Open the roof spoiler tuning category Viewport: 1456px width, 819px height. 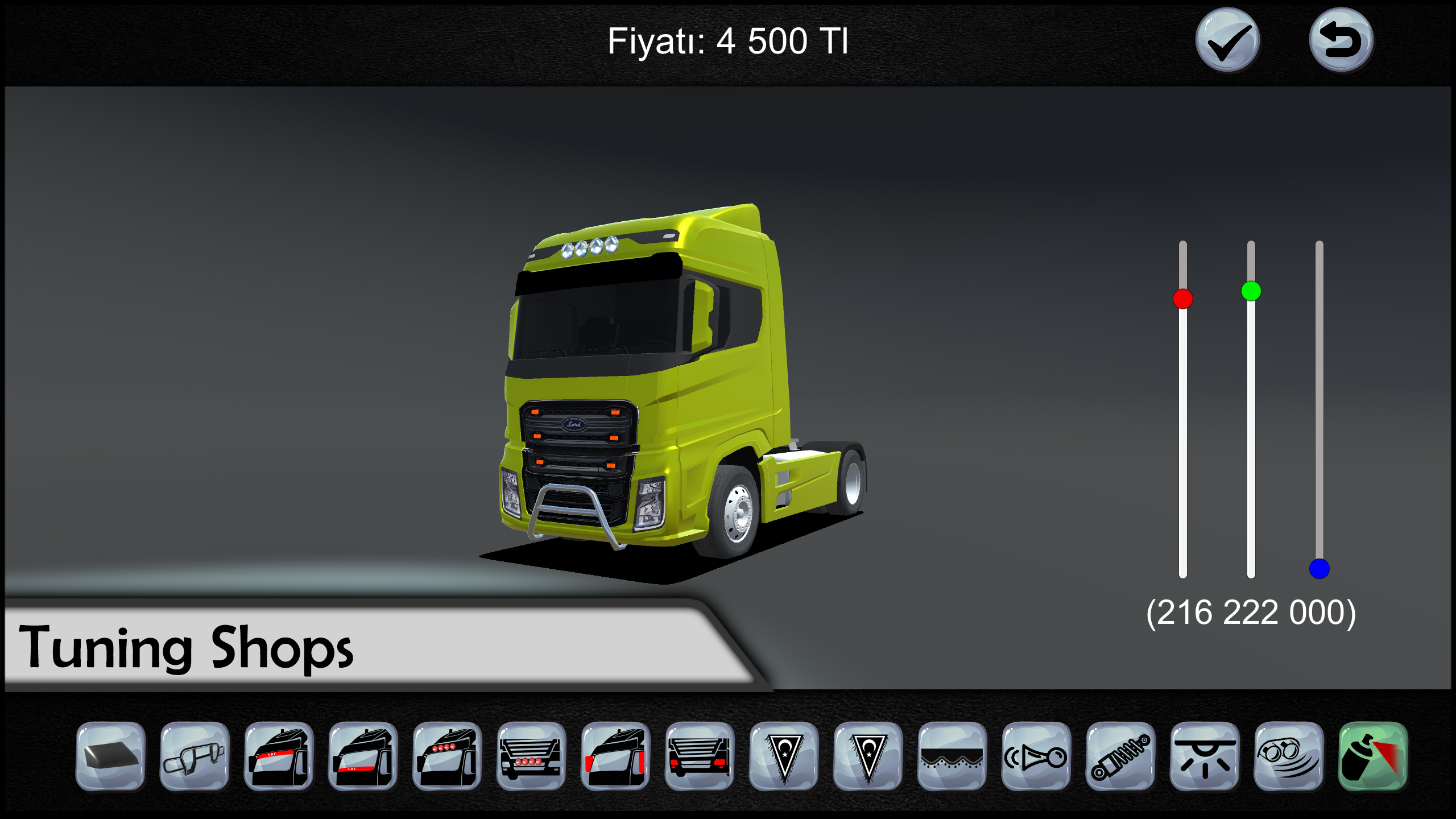[111, 756]
